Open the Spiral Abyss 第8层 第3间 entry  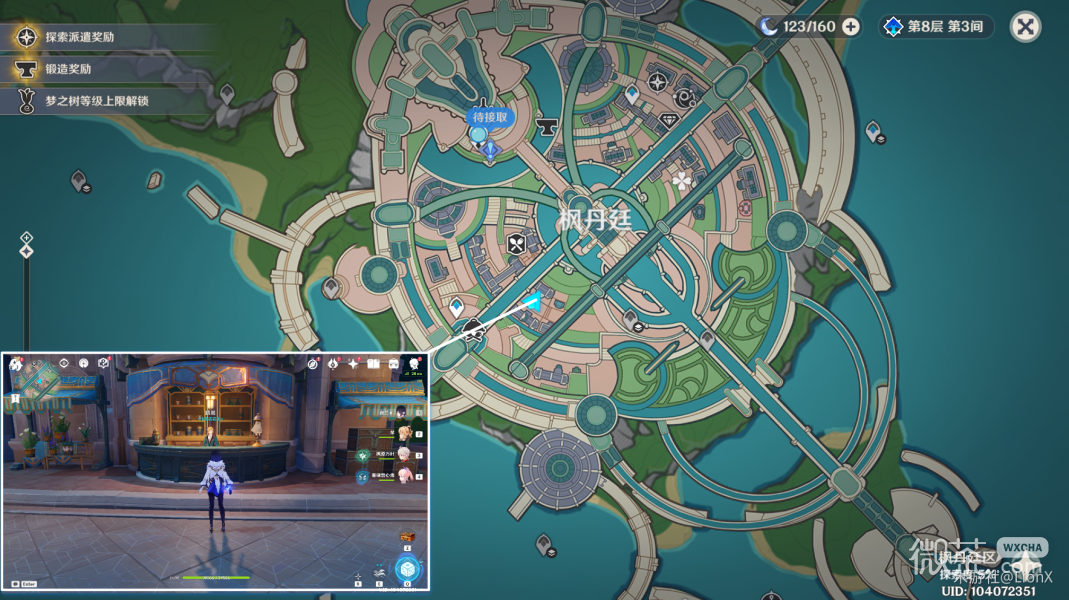[935, 27]
